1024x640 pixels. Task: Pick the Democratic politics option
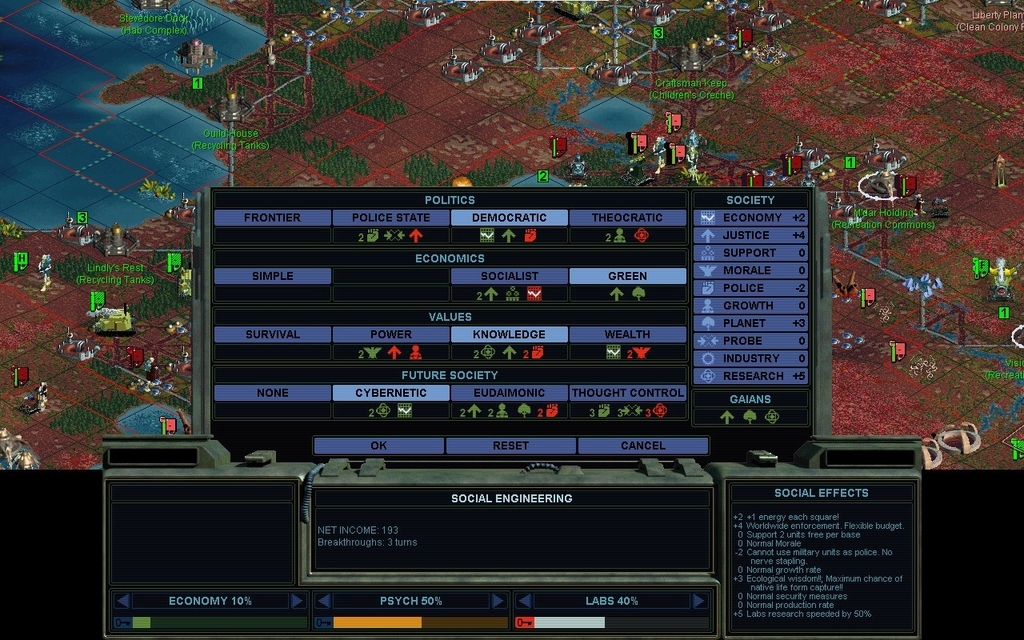point(509,217)
